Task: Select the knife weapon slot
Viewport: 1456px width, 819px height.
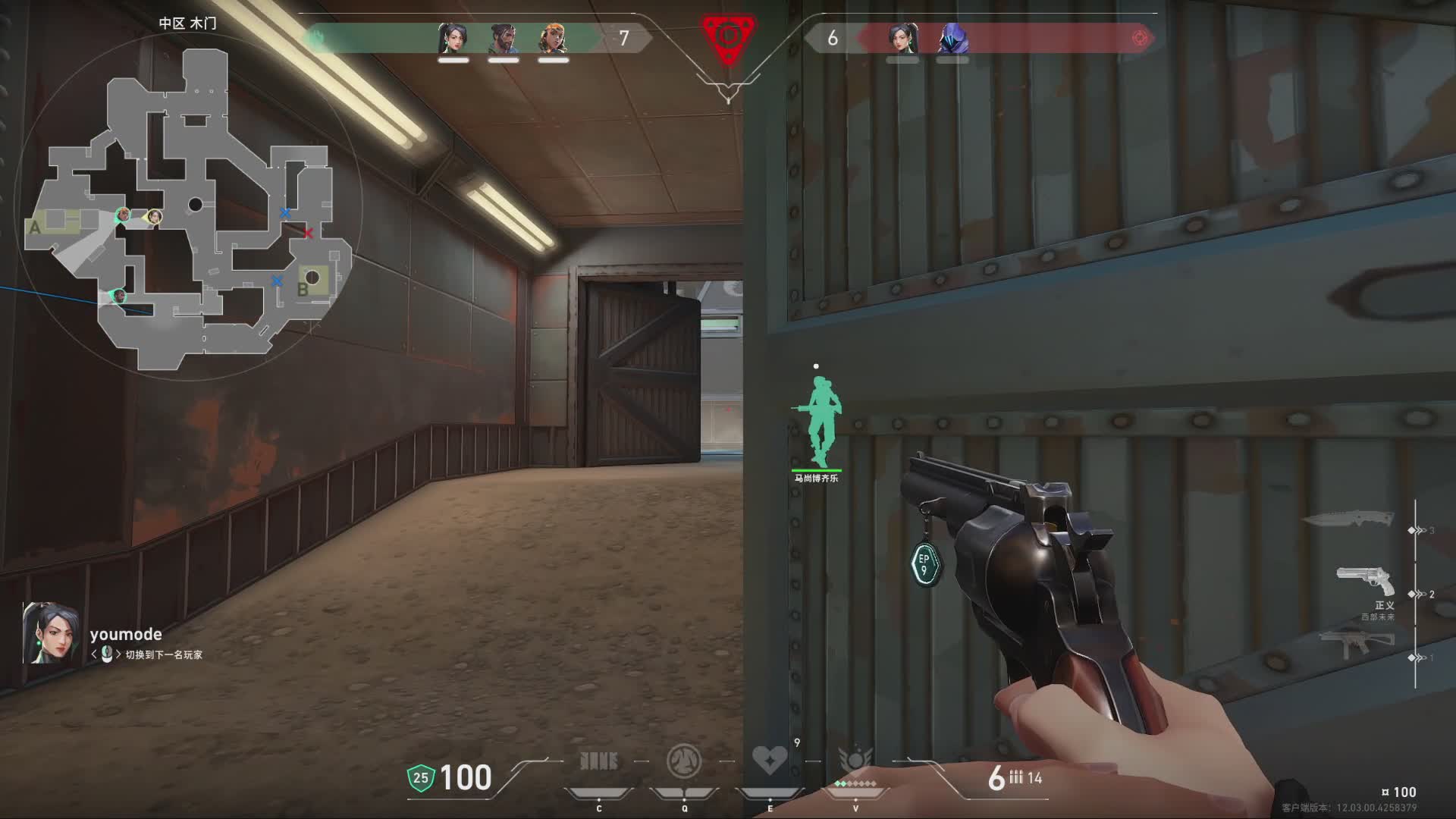Action: pos(1349,519)
